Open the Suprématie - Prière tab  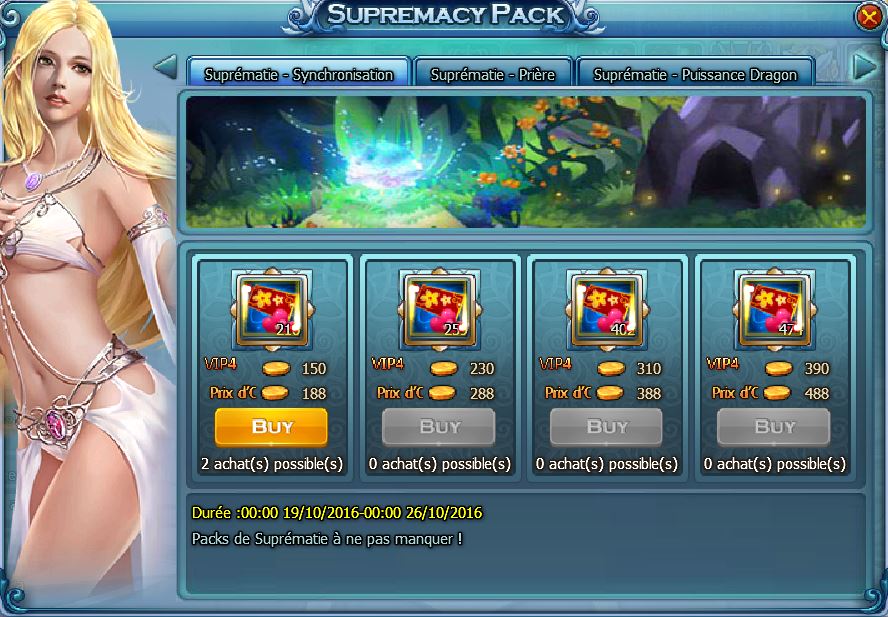492,74
